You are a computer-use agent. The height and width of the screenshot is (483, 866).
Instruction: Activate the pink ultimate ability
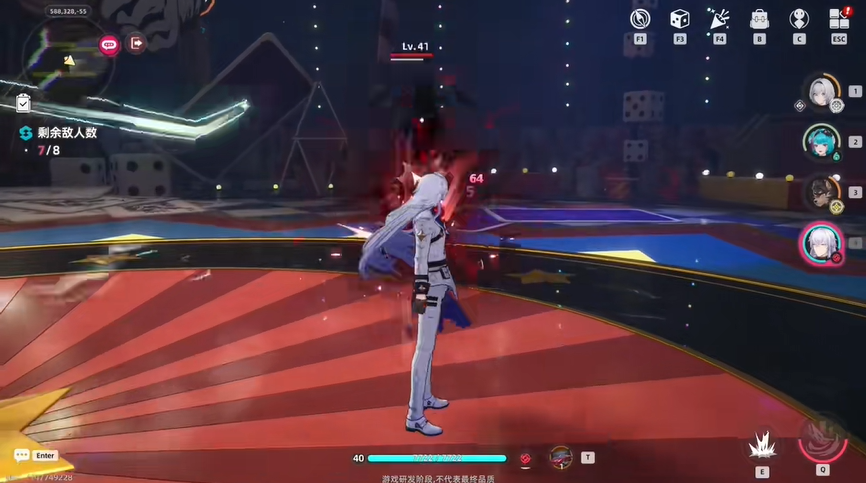[823, 437]
